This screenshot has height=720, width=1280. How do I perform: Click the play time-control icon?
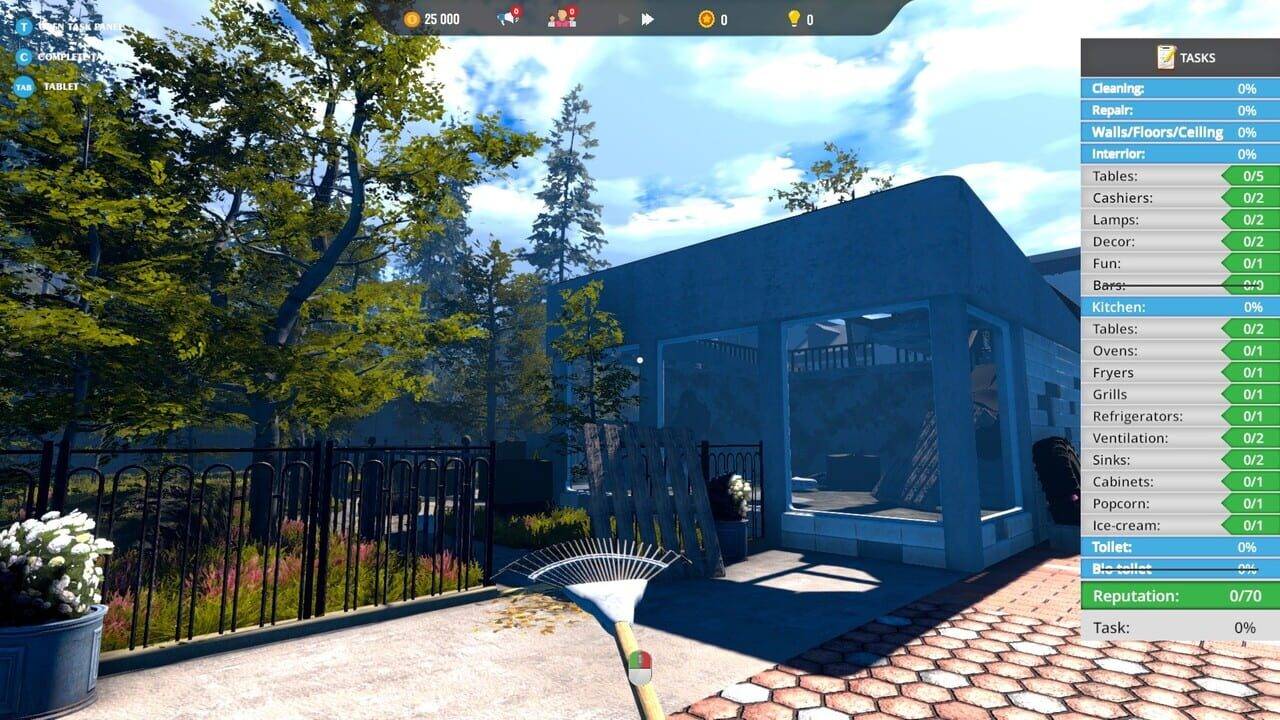(x=622, y=17)
